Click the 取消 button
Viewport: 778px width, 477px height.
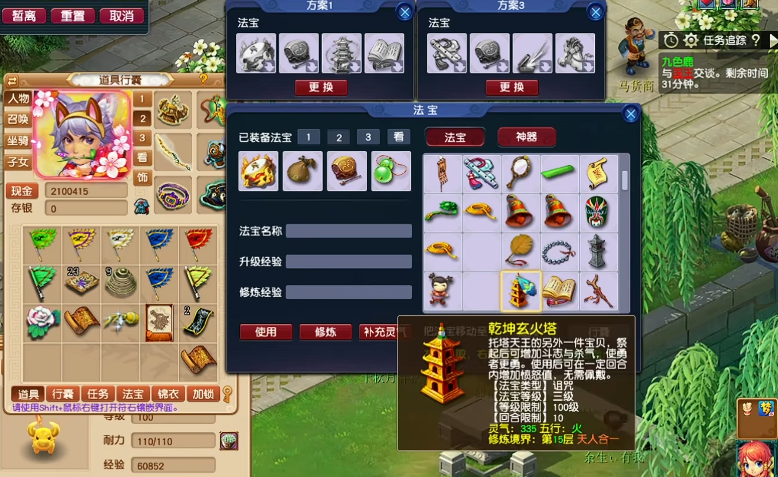(x=121, y=16)
